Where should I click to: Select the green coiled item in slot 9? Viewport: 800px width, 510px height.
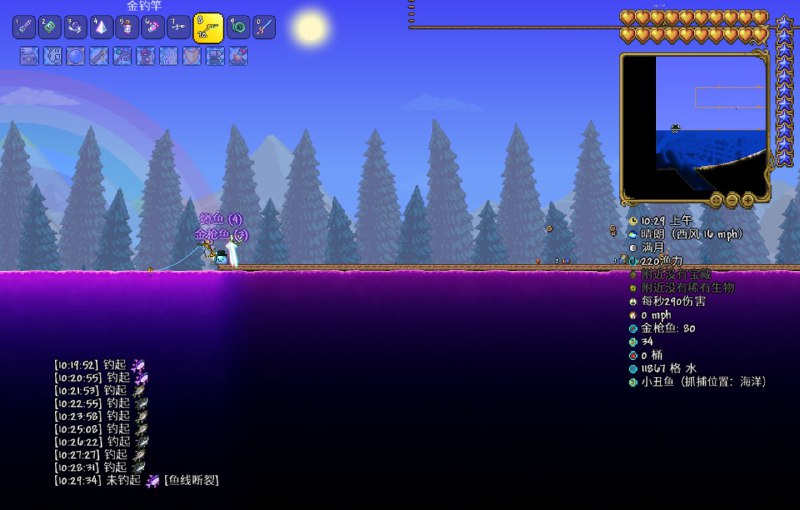[x=238, y=27]
